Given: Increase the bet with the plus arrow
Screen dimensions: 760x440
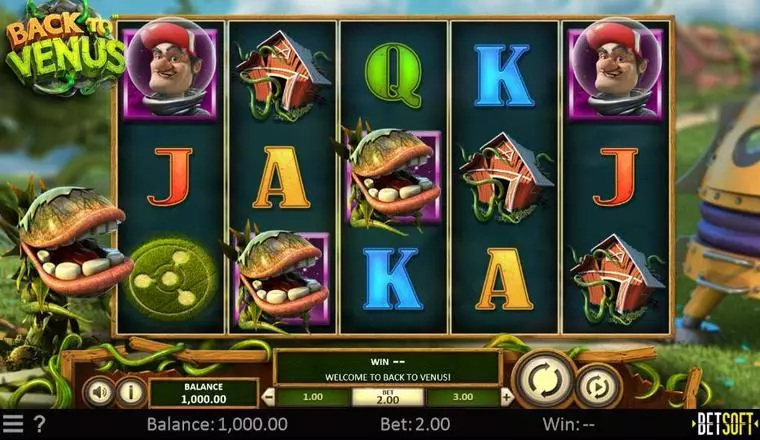Looking at the screenshot, I should (x=507, y=396).
